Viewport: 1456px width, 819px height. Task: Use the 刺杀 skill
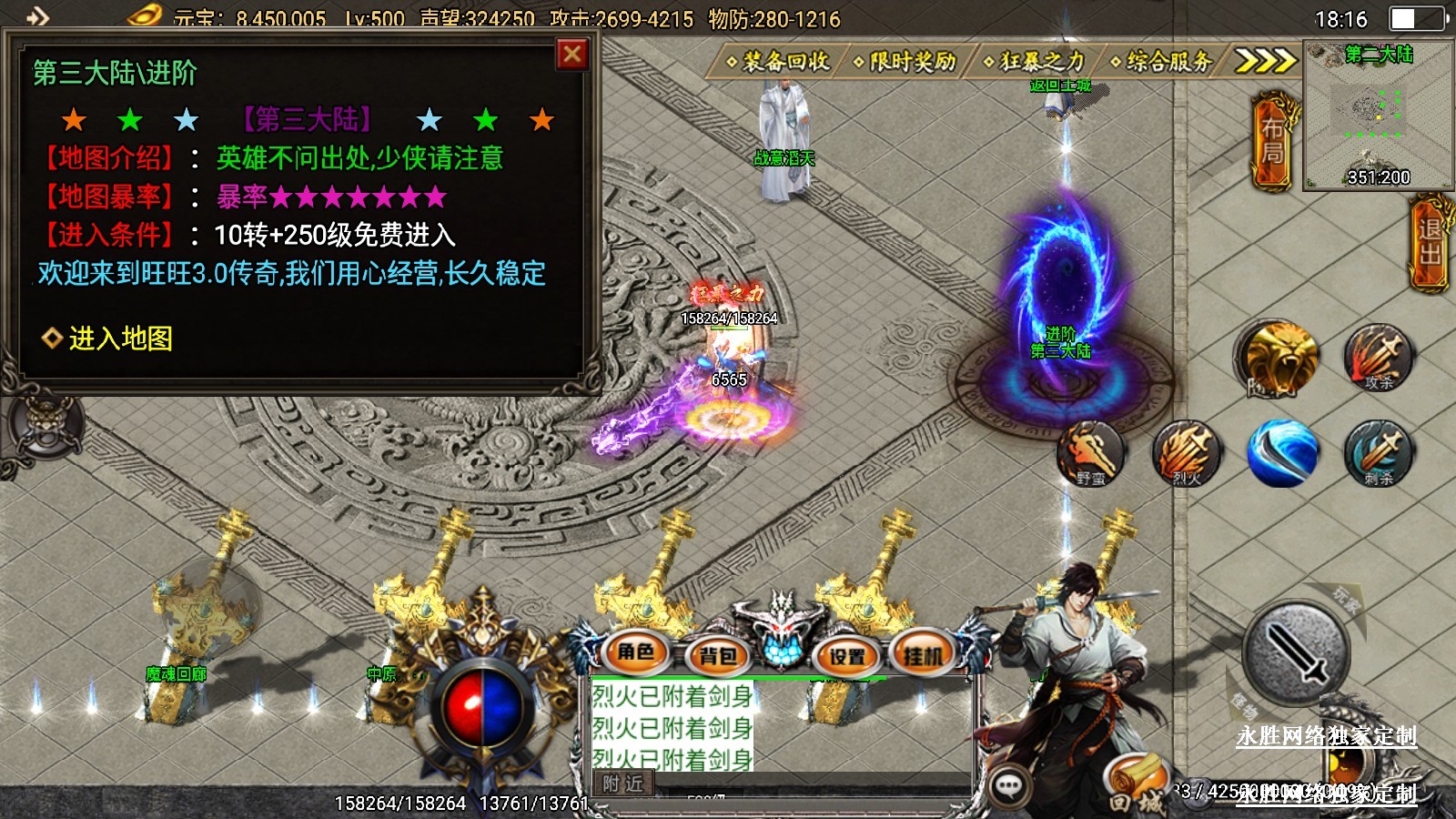click(x=1379, y=453)
